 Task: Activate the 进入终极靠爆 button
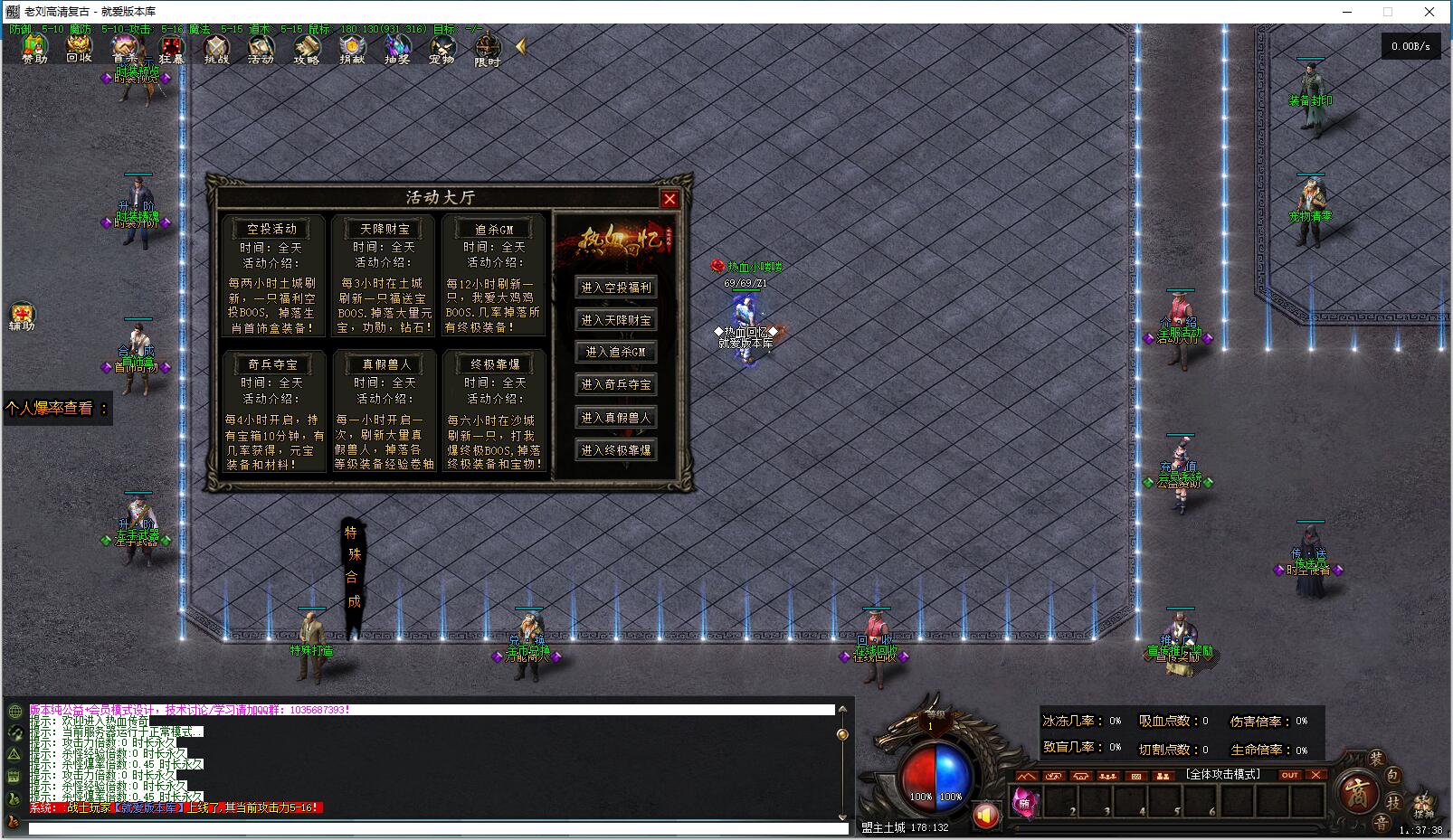pyautogui.click(x=616, y=449)
